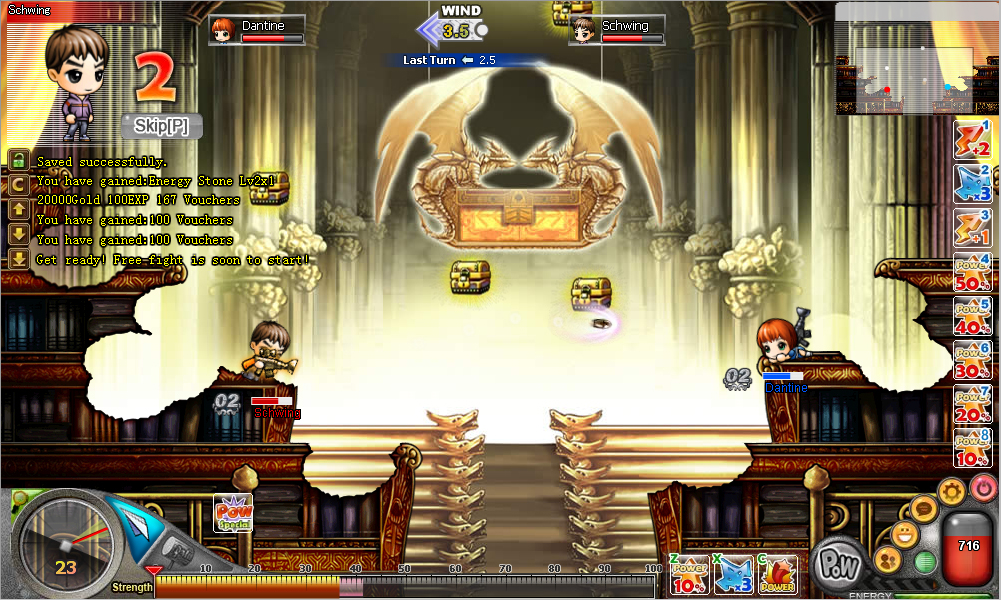Toggle the green padlock chat lock
Screen dimensions: 1001x600
coord(18,160)
